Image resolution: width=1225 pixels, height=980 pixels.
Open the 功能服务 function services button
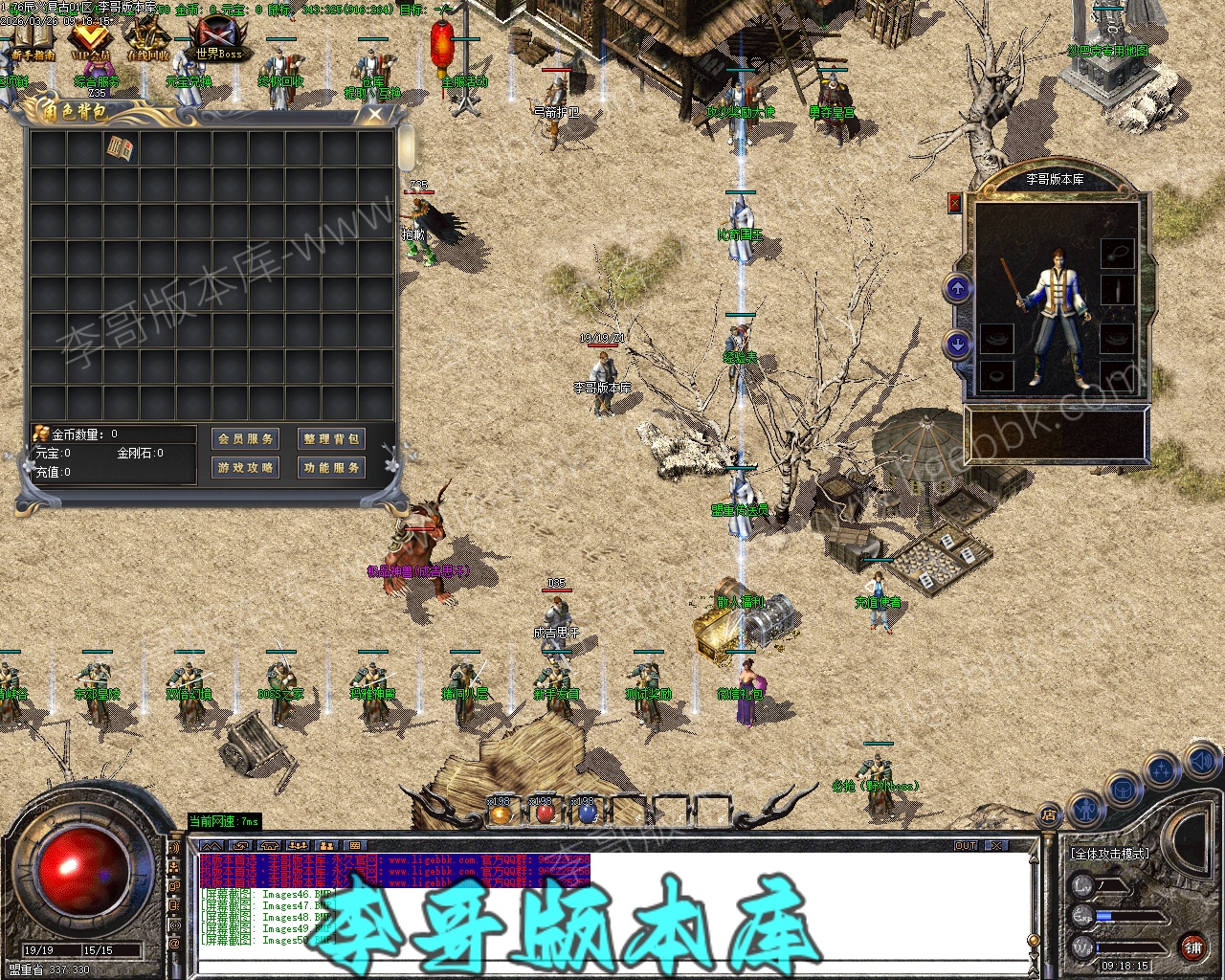[330, 467]
